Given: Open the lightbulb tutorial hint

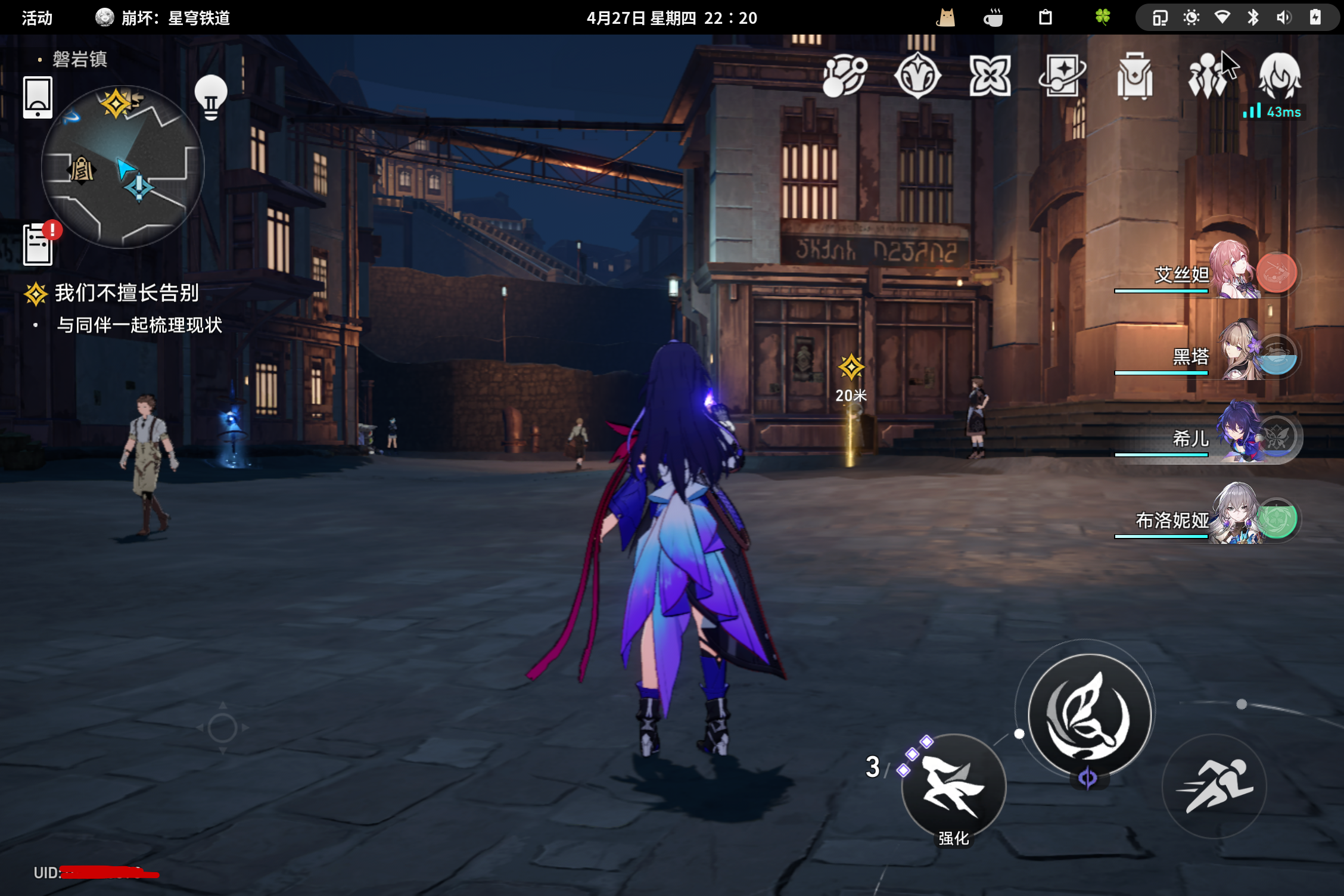Looking at the screenshot, I should 211,98.
